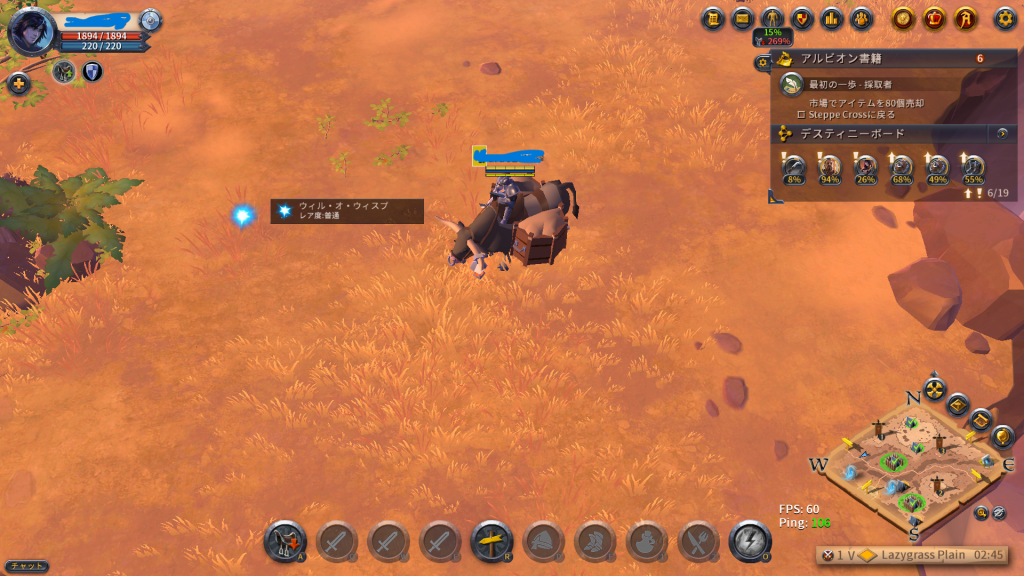Open the mail envelope icon
This screenshot has height=576, width=1024.
[743, 18]
